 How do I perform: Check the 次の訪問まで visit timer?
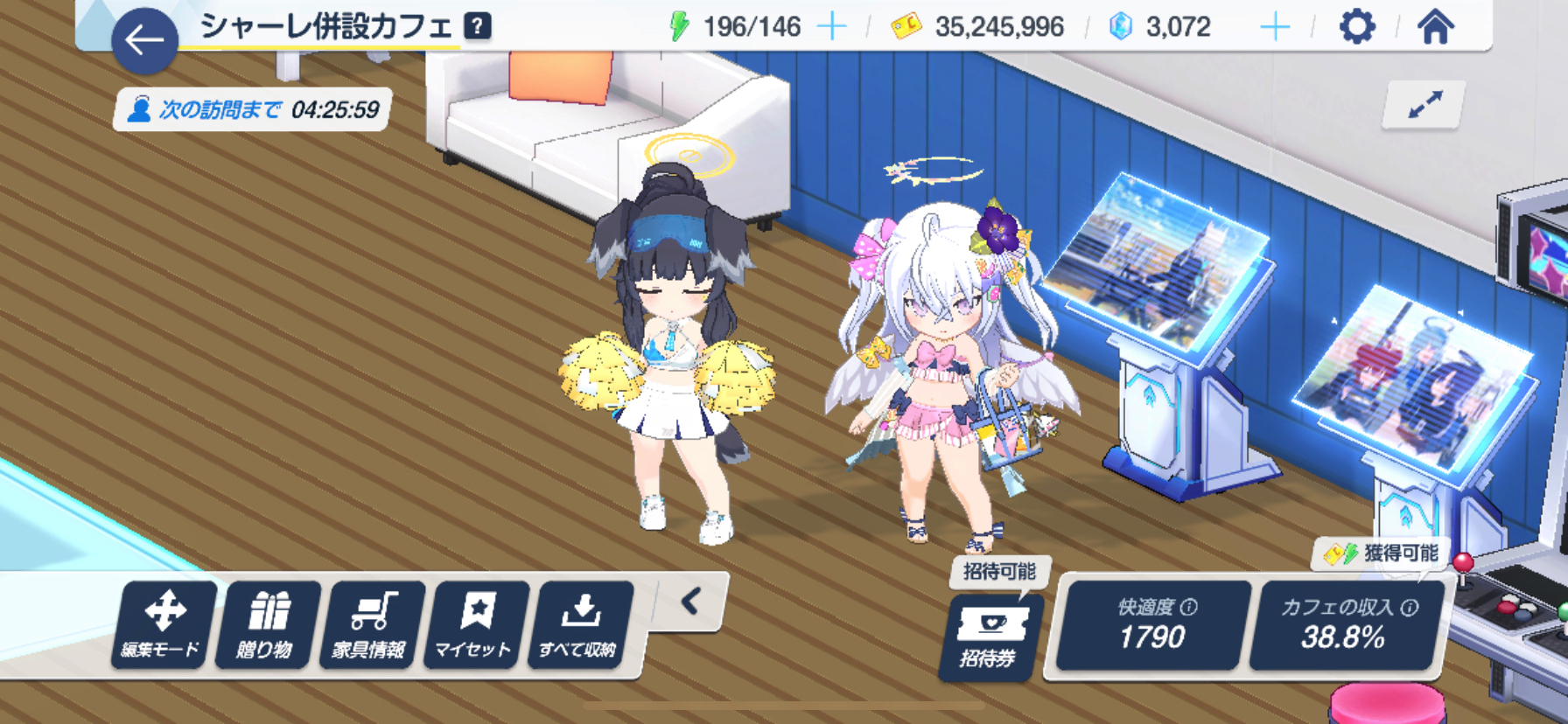click(254, 111)
